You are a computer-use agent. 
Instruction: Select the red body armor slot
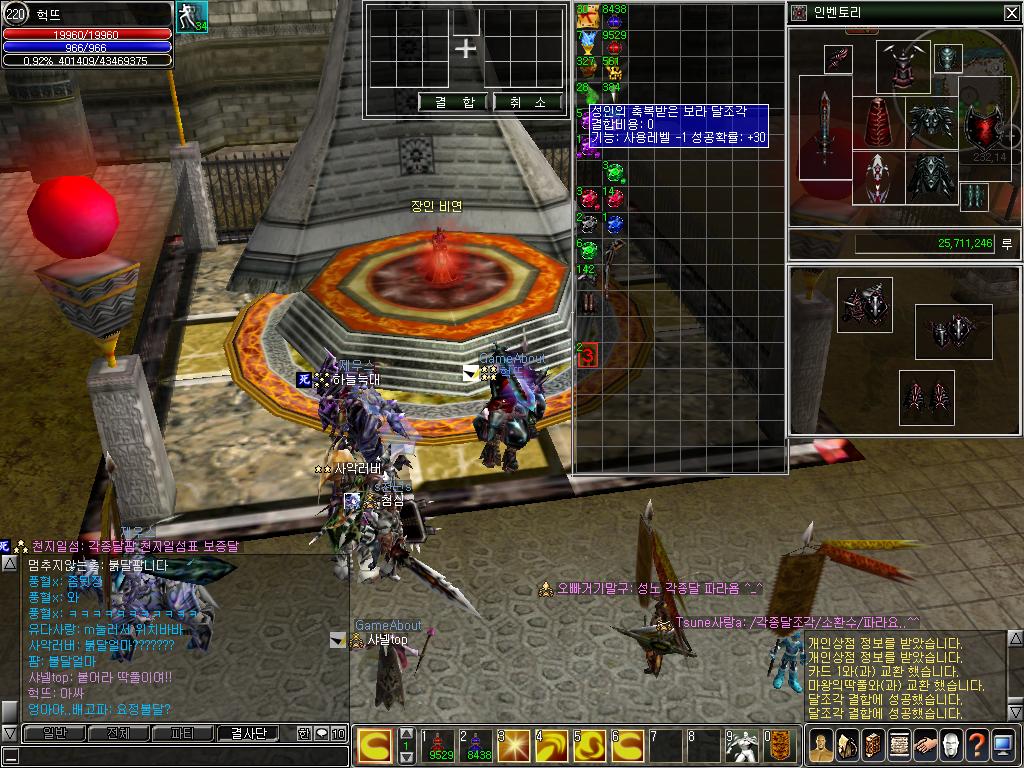pyautogui.click(x=877, y=122)
